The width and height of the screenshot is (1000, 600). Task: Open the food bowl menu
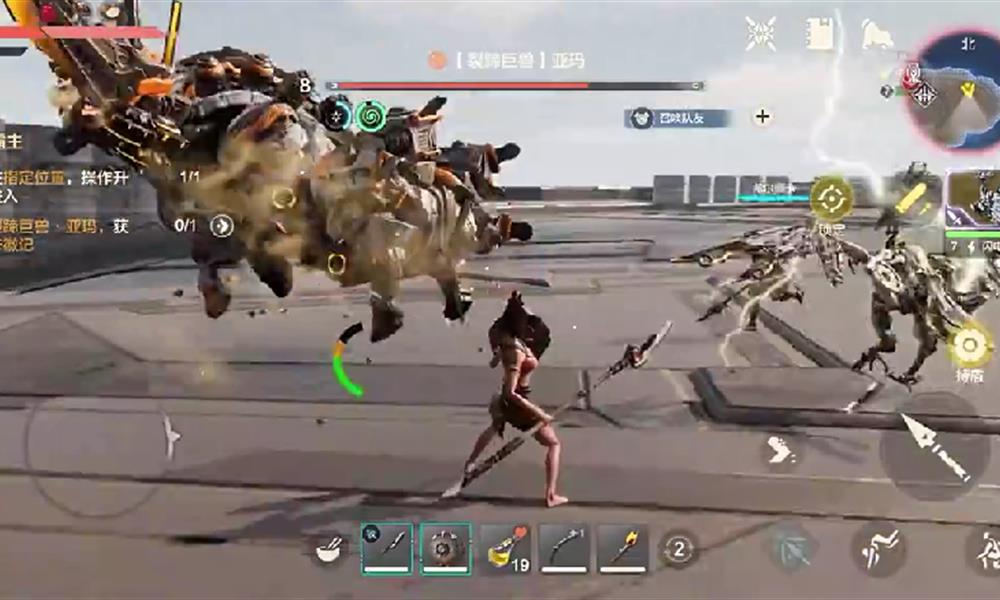(x=328, y=549)
